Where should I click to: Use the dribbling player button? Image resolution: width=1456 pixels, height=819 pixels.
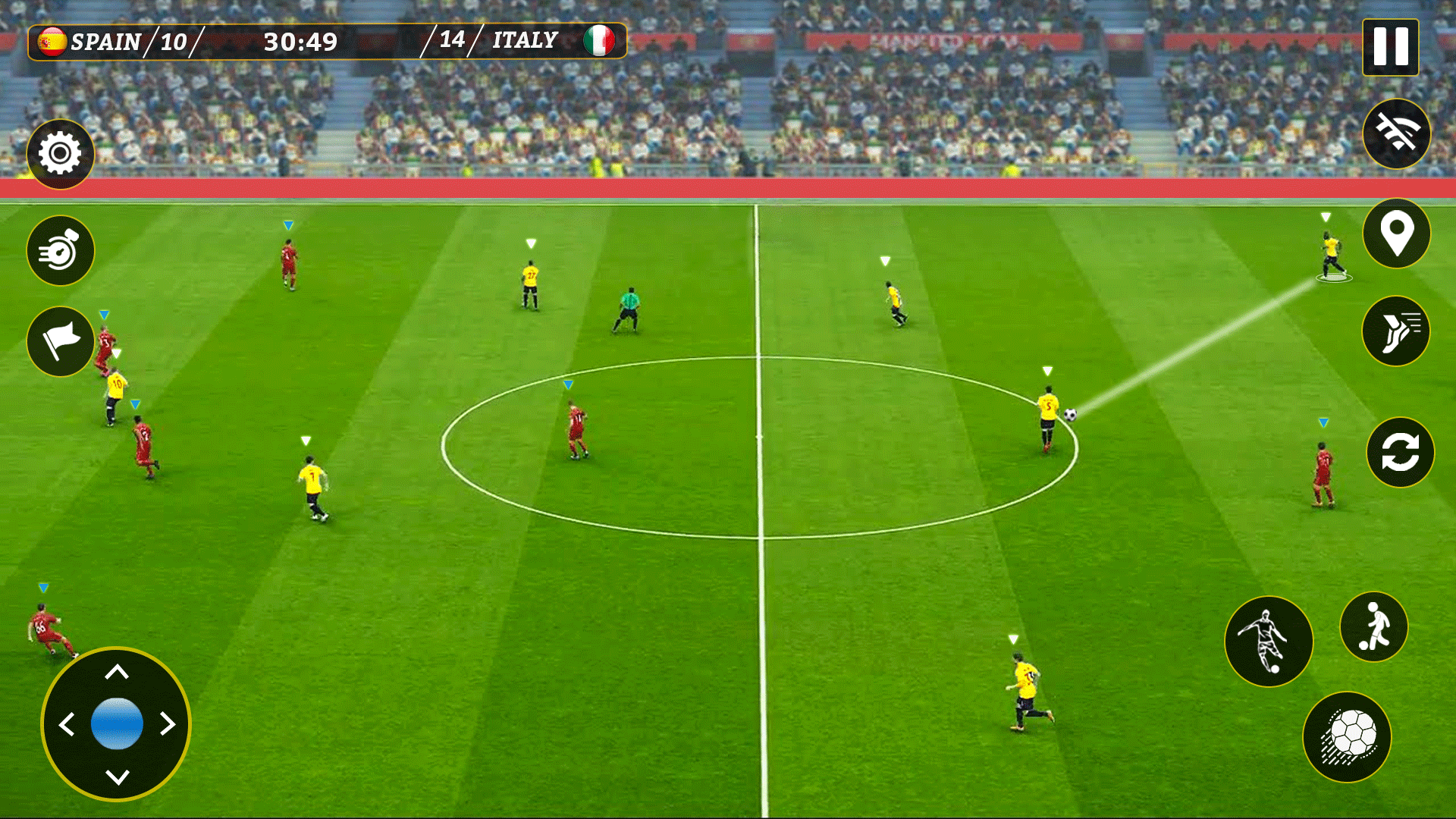click(1373, 627)
